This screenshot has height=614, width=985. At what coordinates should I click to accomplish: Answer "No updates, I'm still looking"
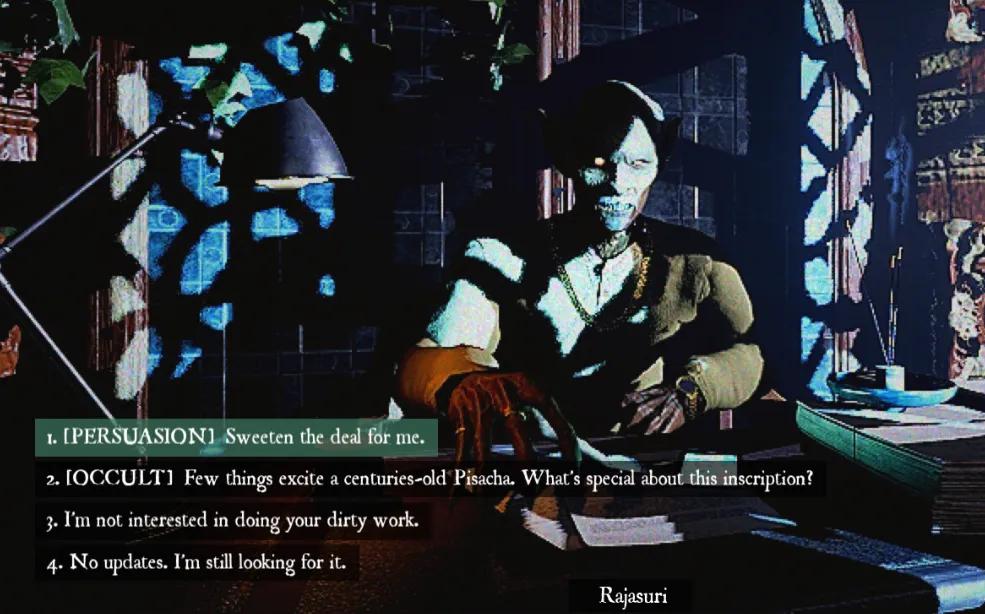pyautogui.click(x=196, y=563)
